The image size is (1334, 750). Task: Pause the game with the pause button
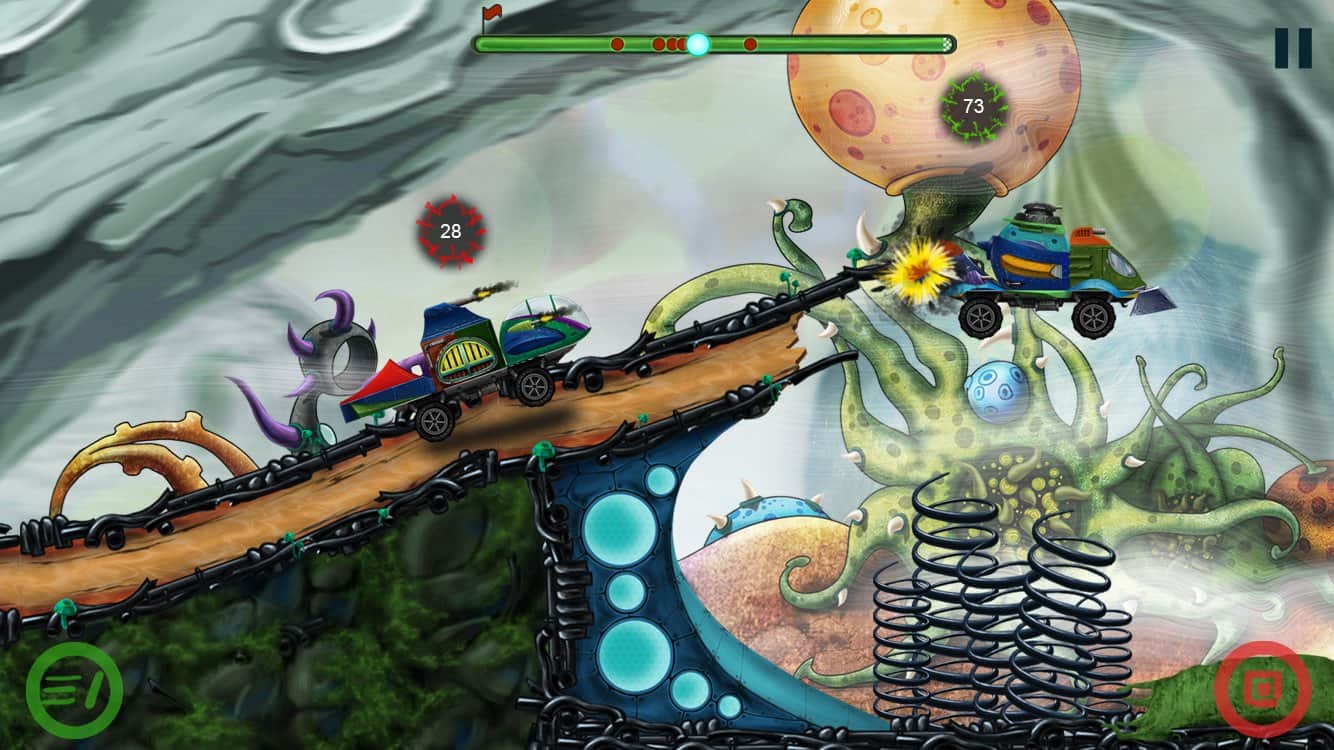point(1292,48)
